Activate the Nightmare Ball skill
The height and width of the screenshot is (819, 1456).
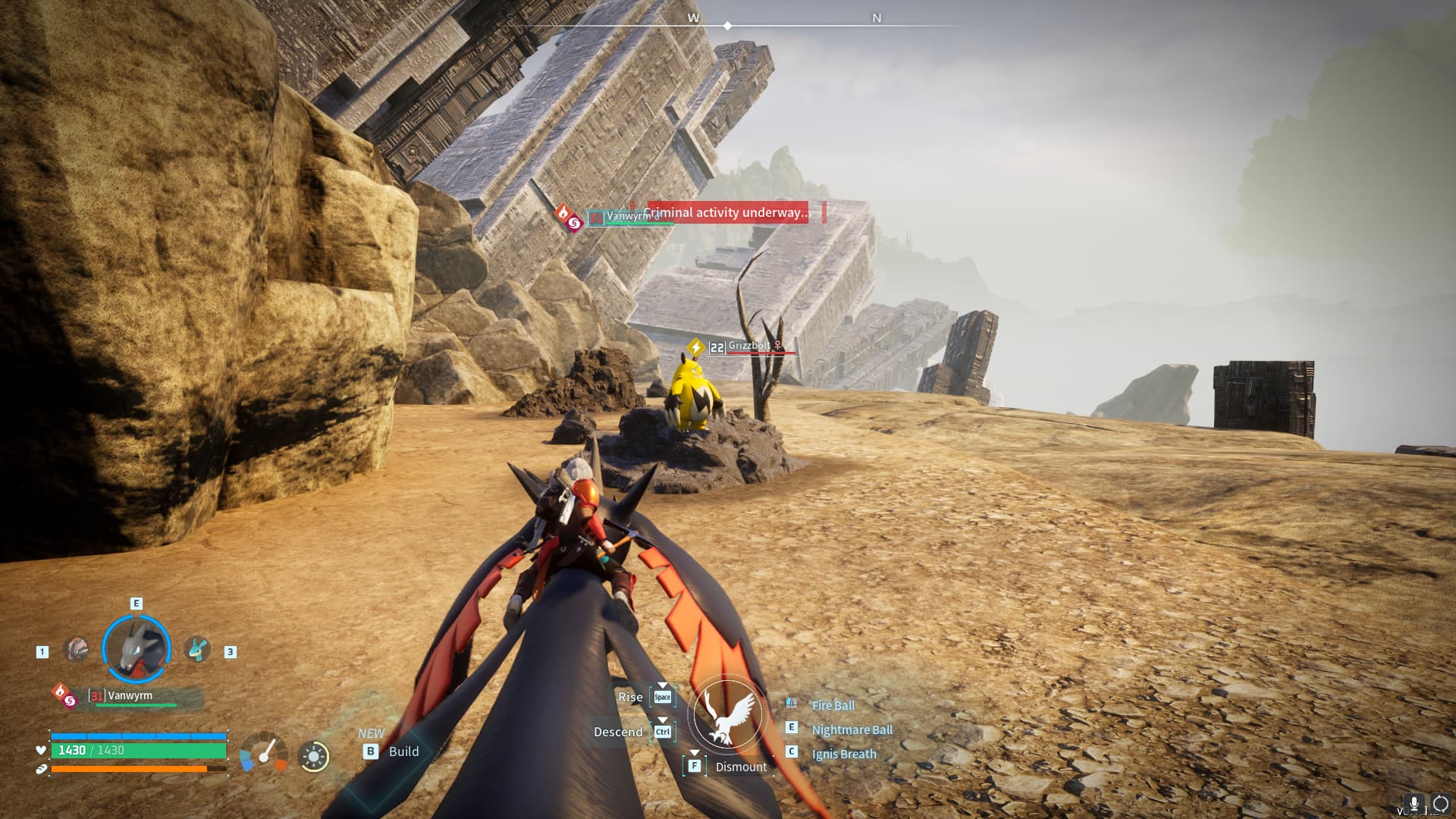[852, 730]
